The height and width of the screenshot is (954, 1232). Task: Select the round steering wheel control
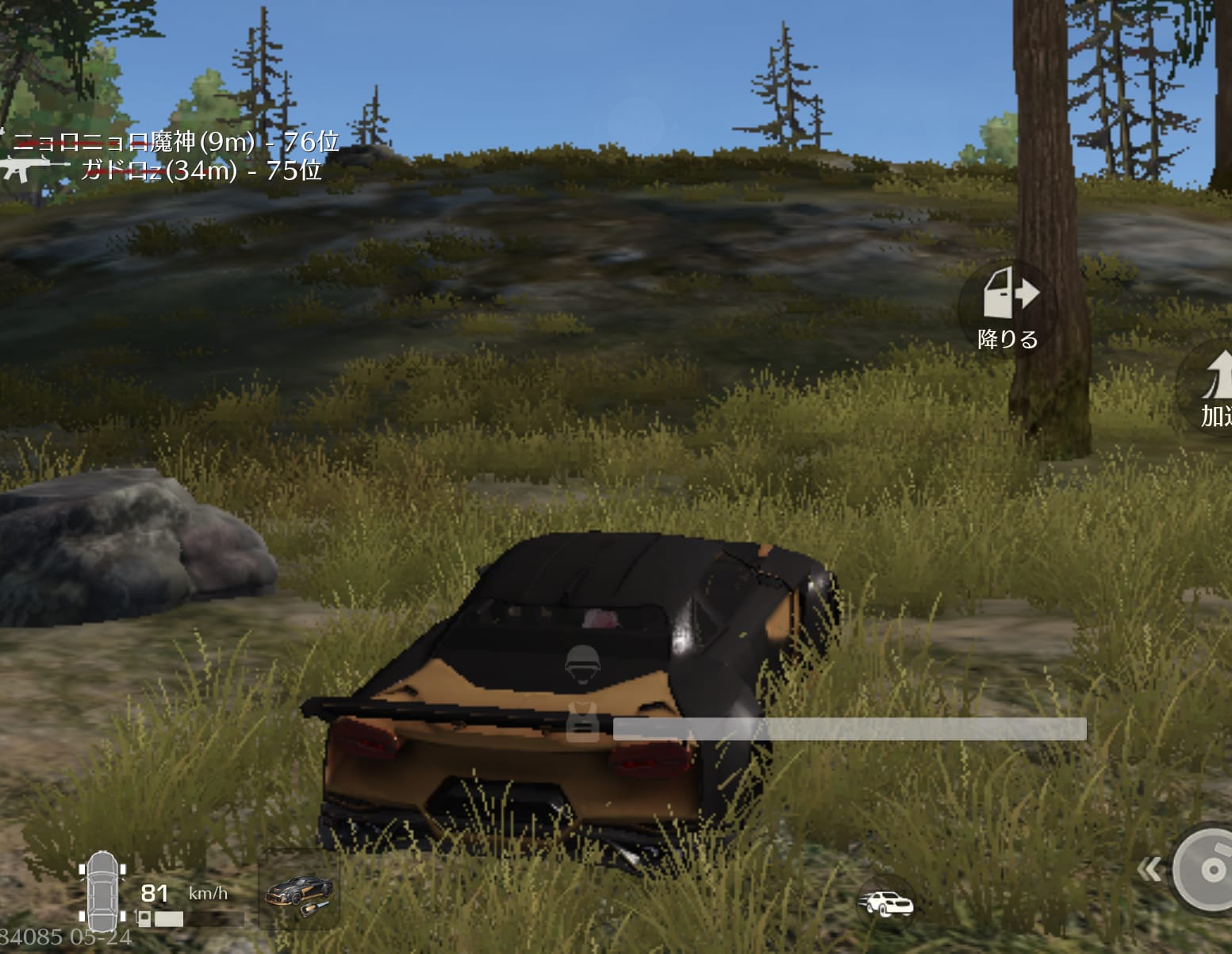pyautogui.click(x=1206, y=868)
